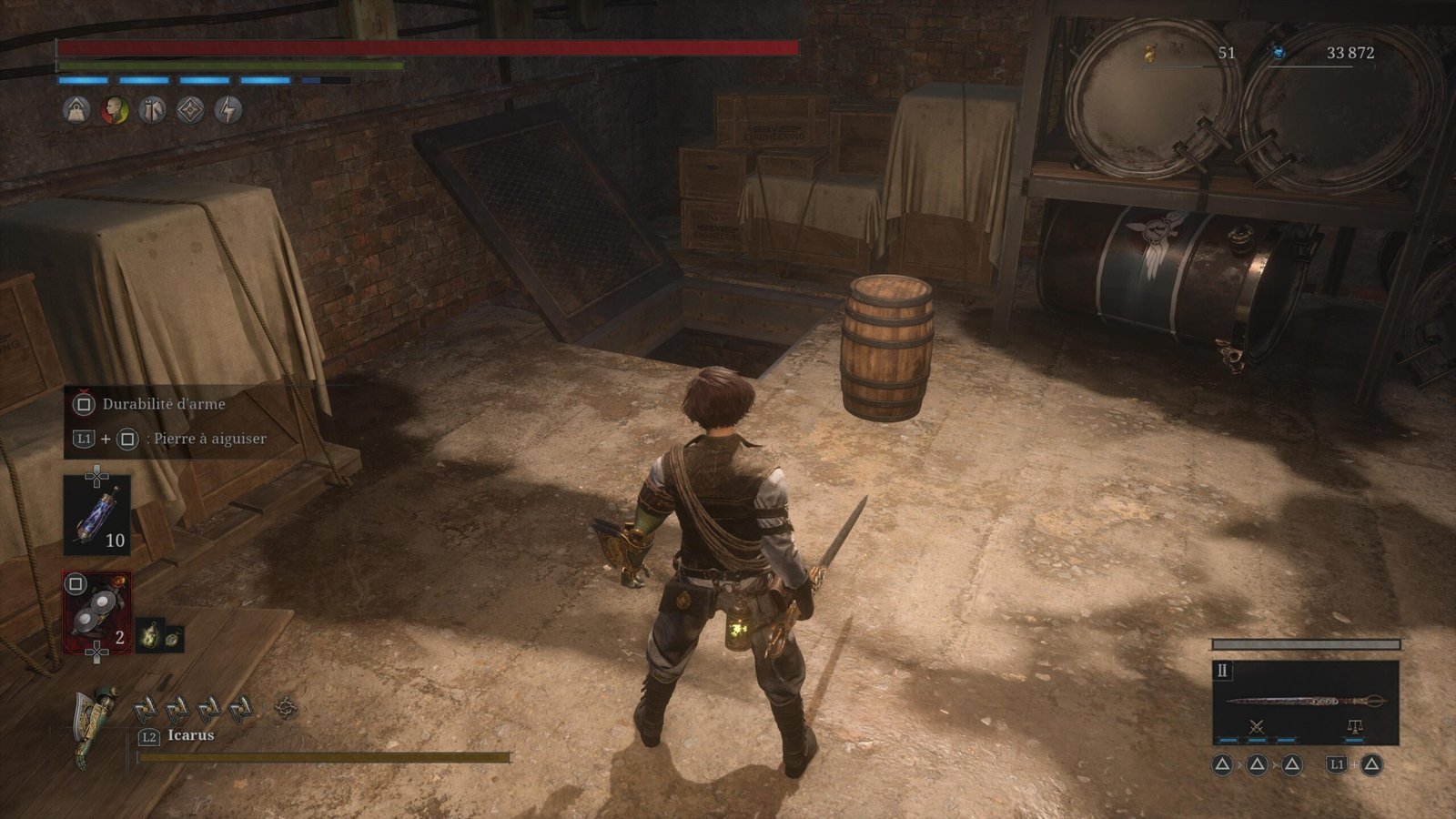Select the equipped sword weapon panel

pyautogui.click(x=1305, y=701)
